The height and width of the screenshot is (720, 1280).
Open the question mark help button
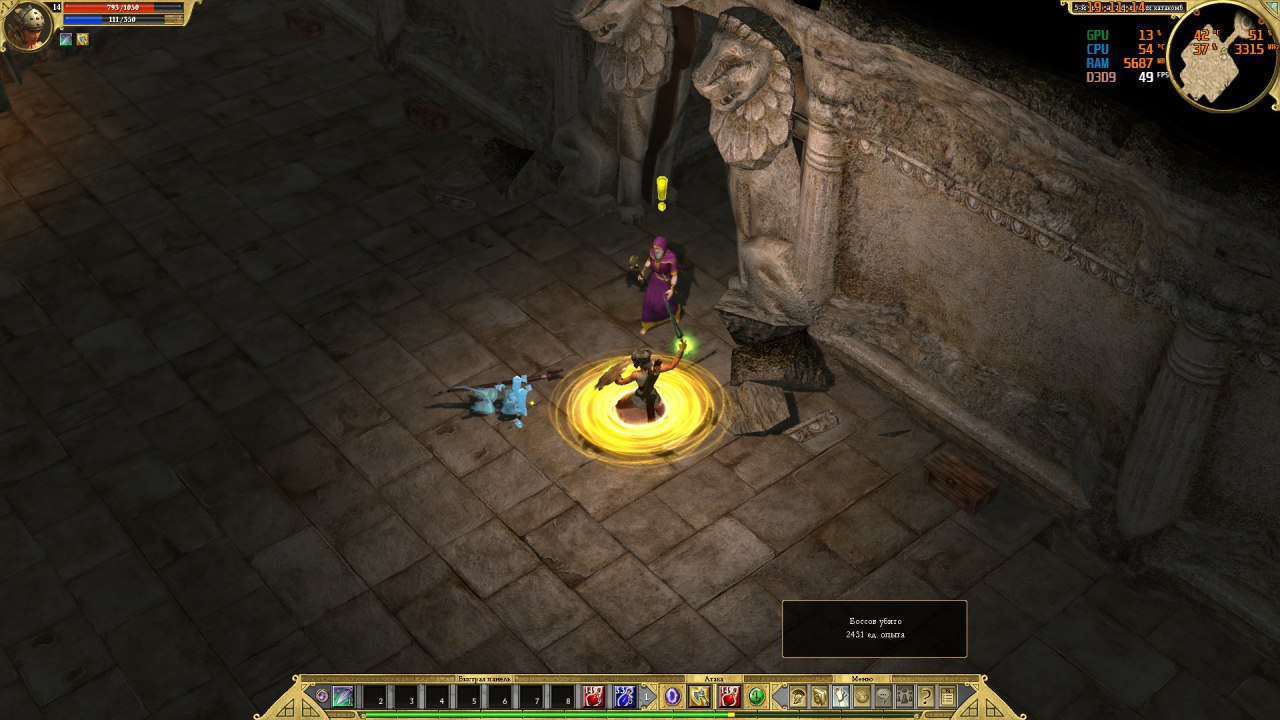click(x=926, y=697)
